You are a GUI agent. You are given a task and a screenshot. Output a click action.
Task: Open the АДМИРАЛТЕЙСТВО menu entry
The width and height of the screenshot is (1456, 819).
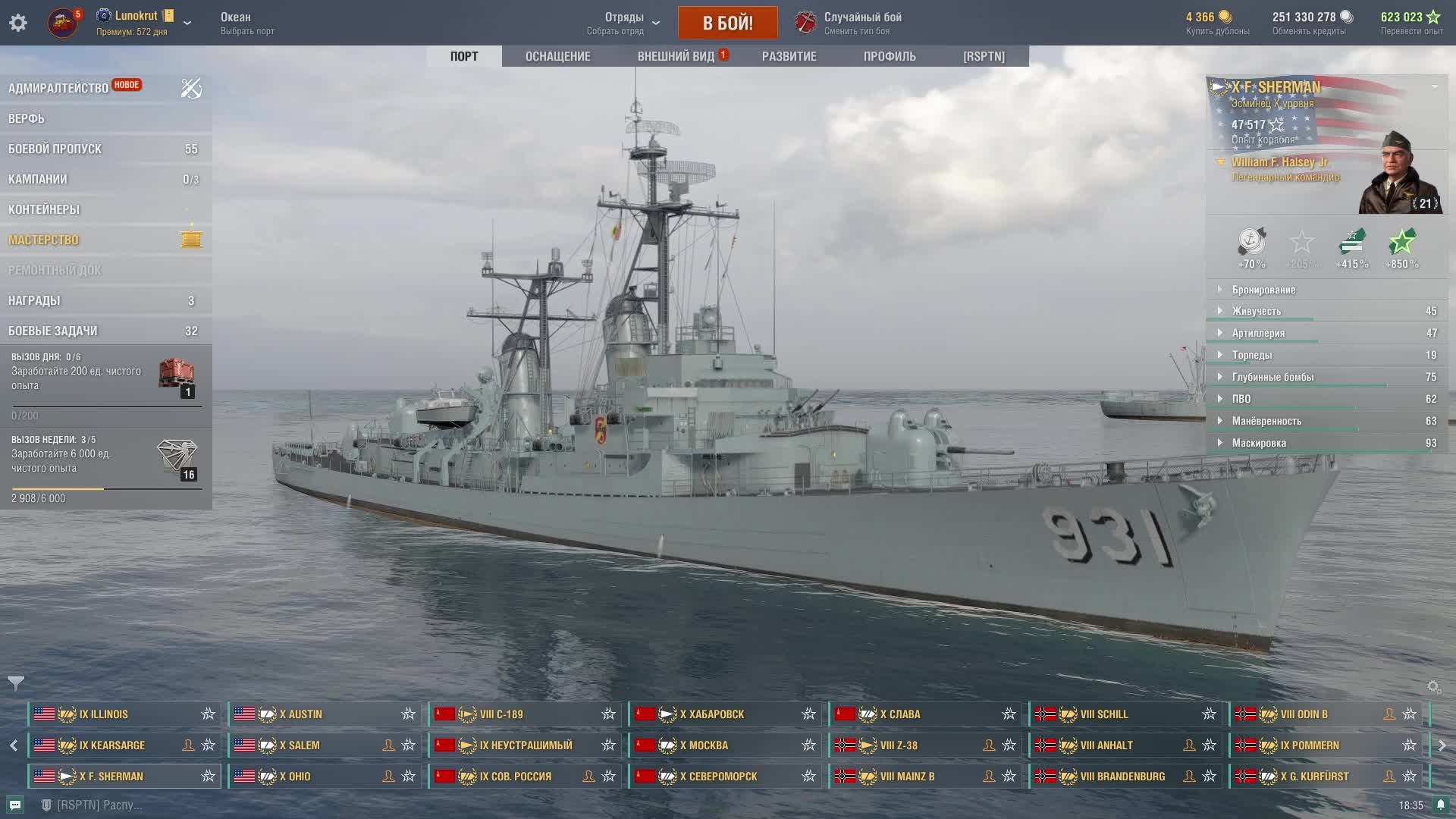click(58, 88)
